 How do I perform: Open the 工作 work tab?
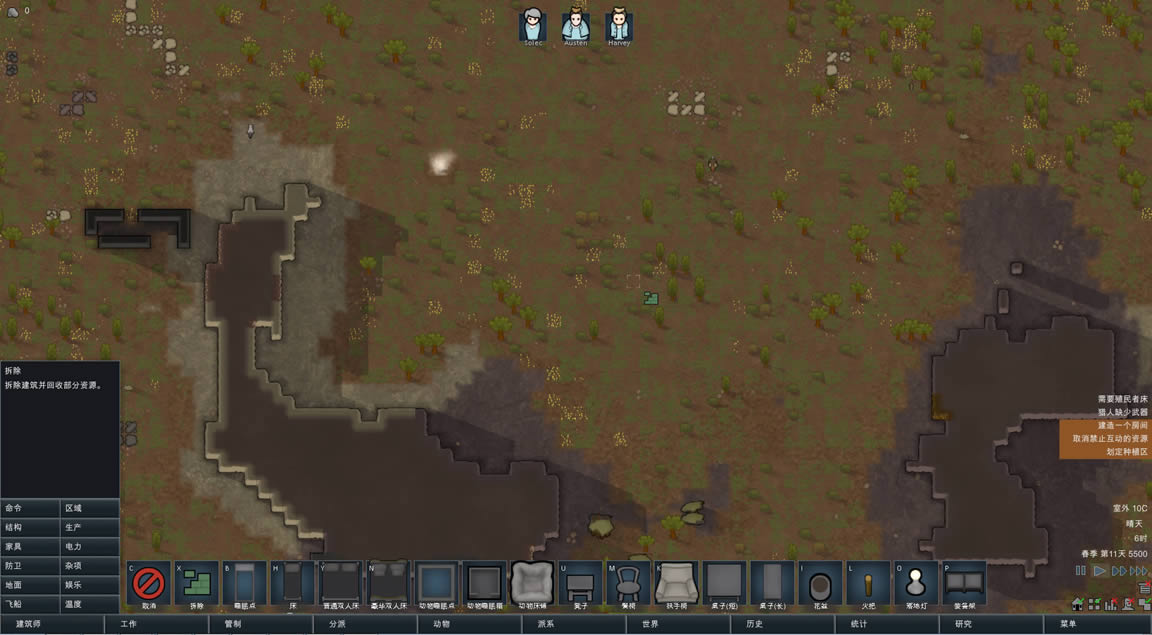point(156,625)
